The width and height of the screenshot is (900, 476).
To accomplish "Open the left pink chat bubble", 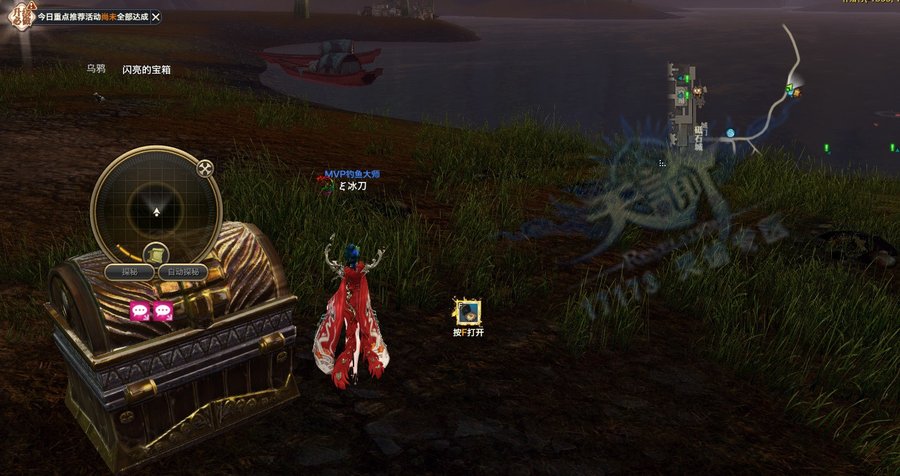I will [x=139, y=311].
